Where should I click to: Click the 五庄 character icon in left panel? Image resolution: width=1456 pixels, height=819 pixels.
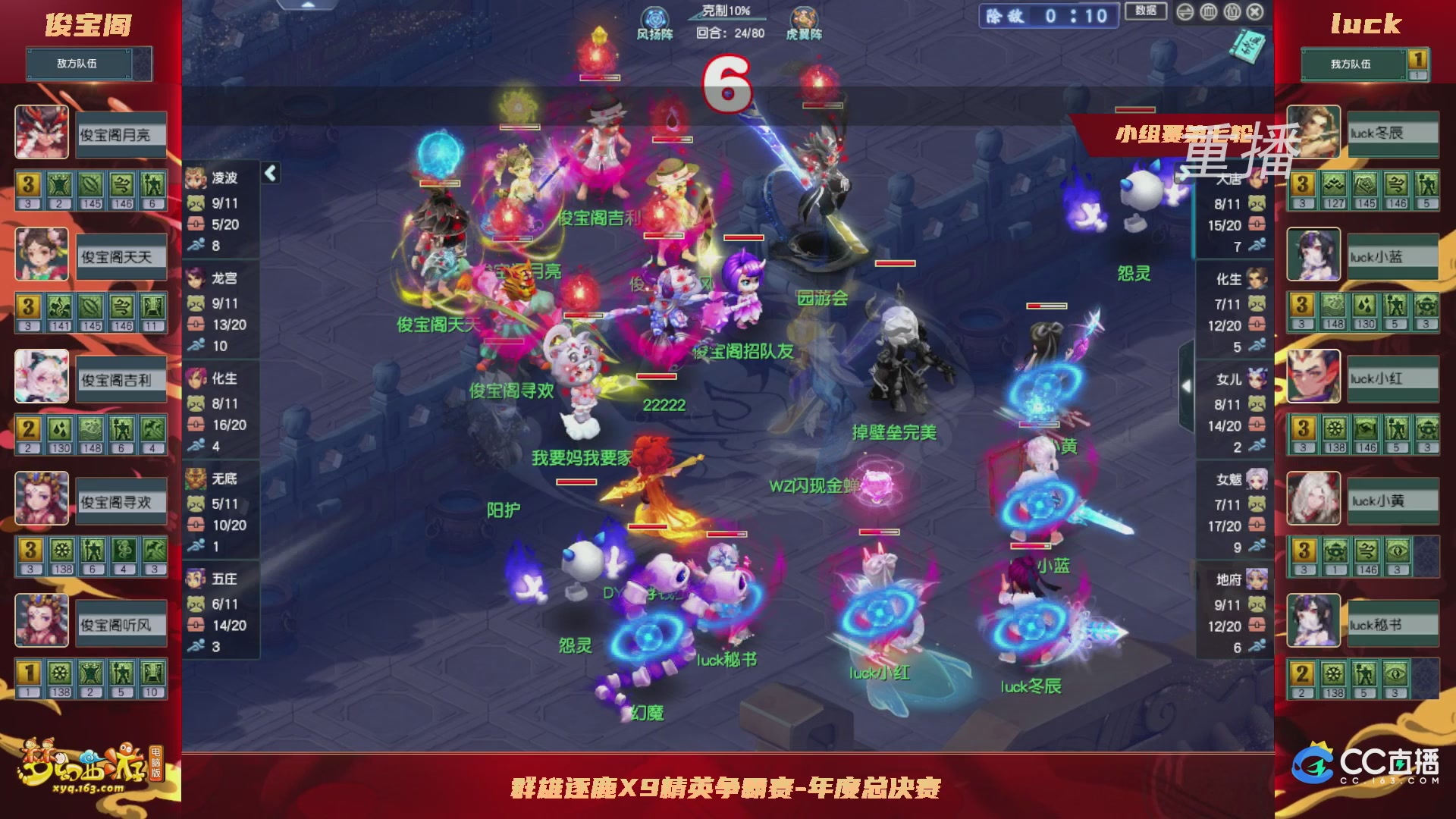196,579
